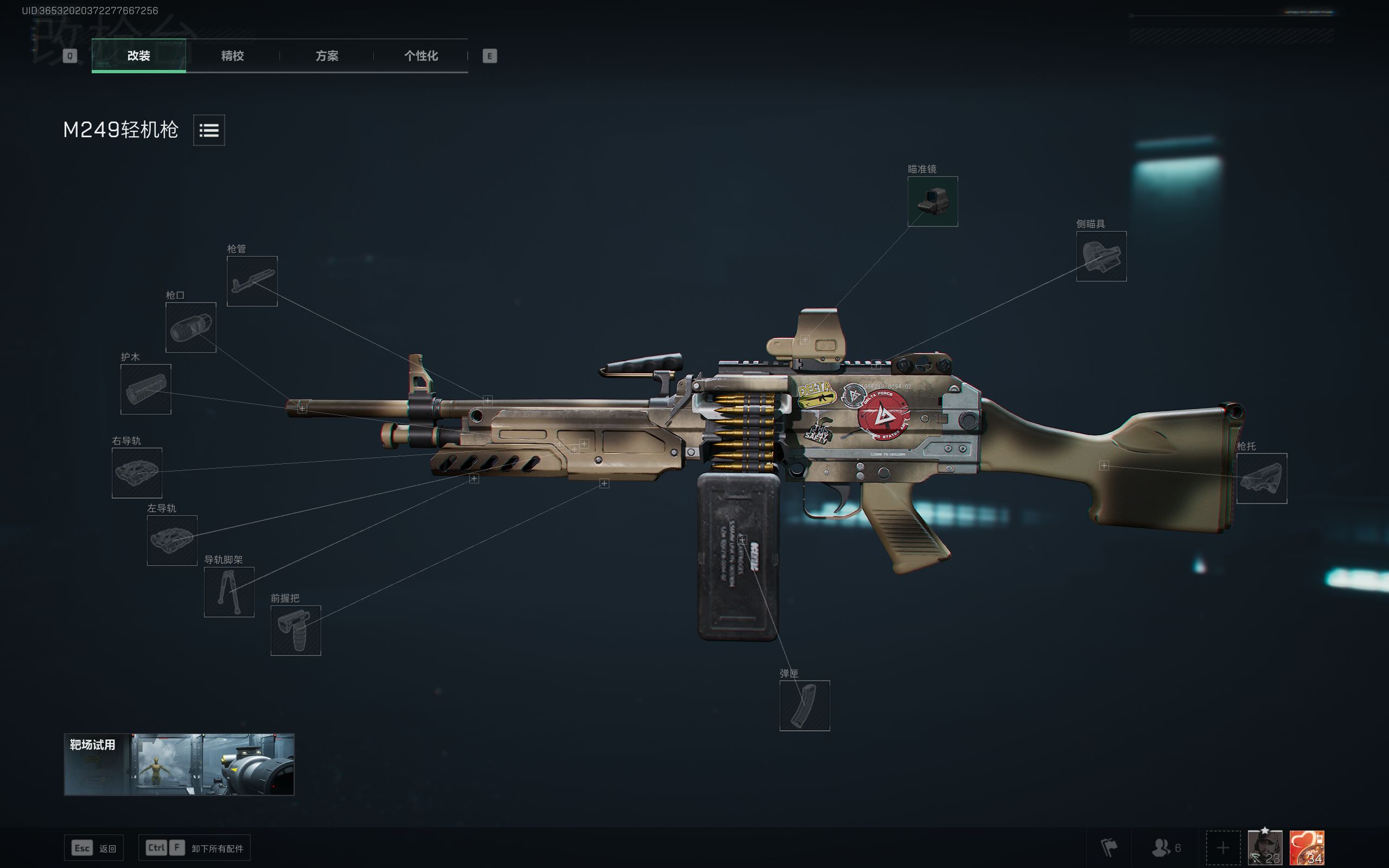
Task: Open the list menu beside M249轻机枪
Action: click(209, 130)
